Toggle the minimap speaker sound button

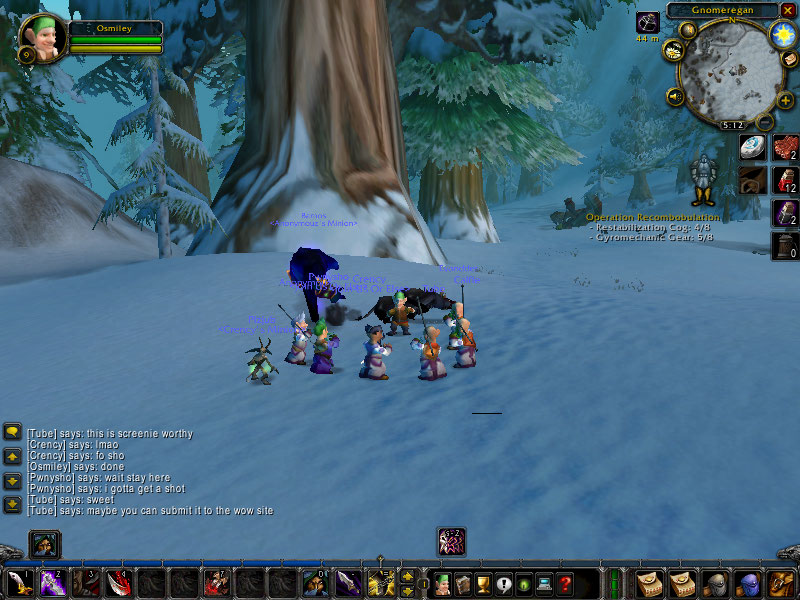676,97
